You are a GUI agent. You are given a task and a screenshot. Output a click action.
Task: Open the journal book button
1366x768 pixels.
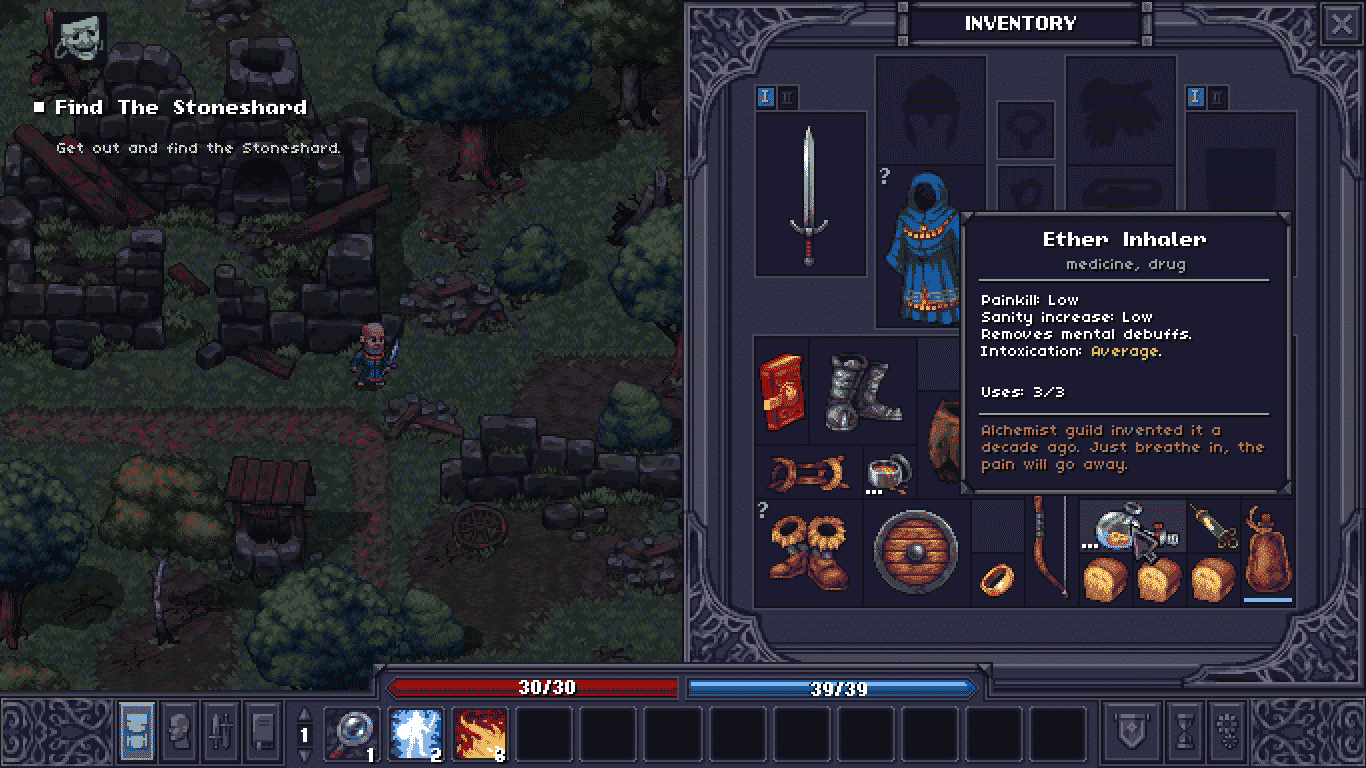pyautogui.click(x=263, y=727)
